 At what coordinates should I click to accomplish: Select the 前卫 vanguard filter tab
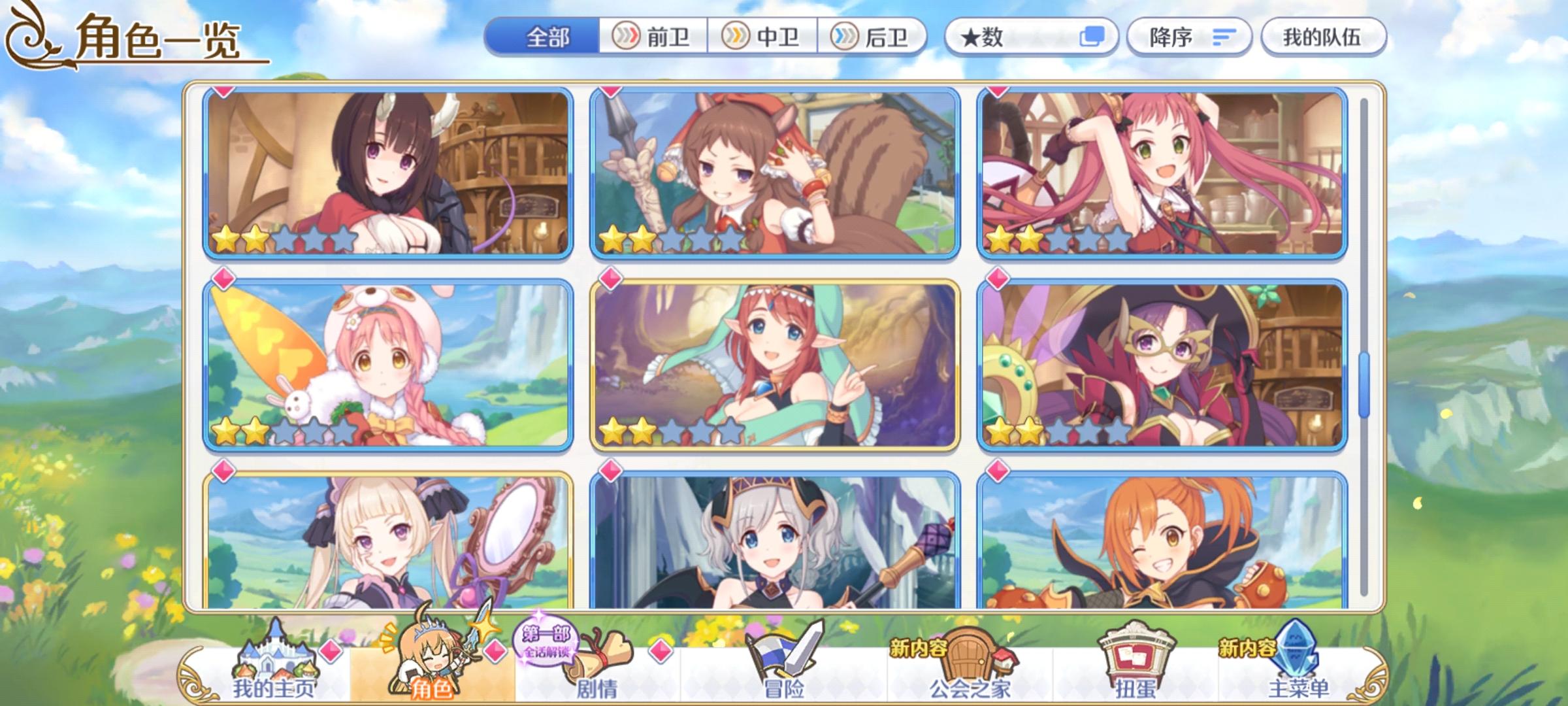pyautogui.click(x=653, y=37)
